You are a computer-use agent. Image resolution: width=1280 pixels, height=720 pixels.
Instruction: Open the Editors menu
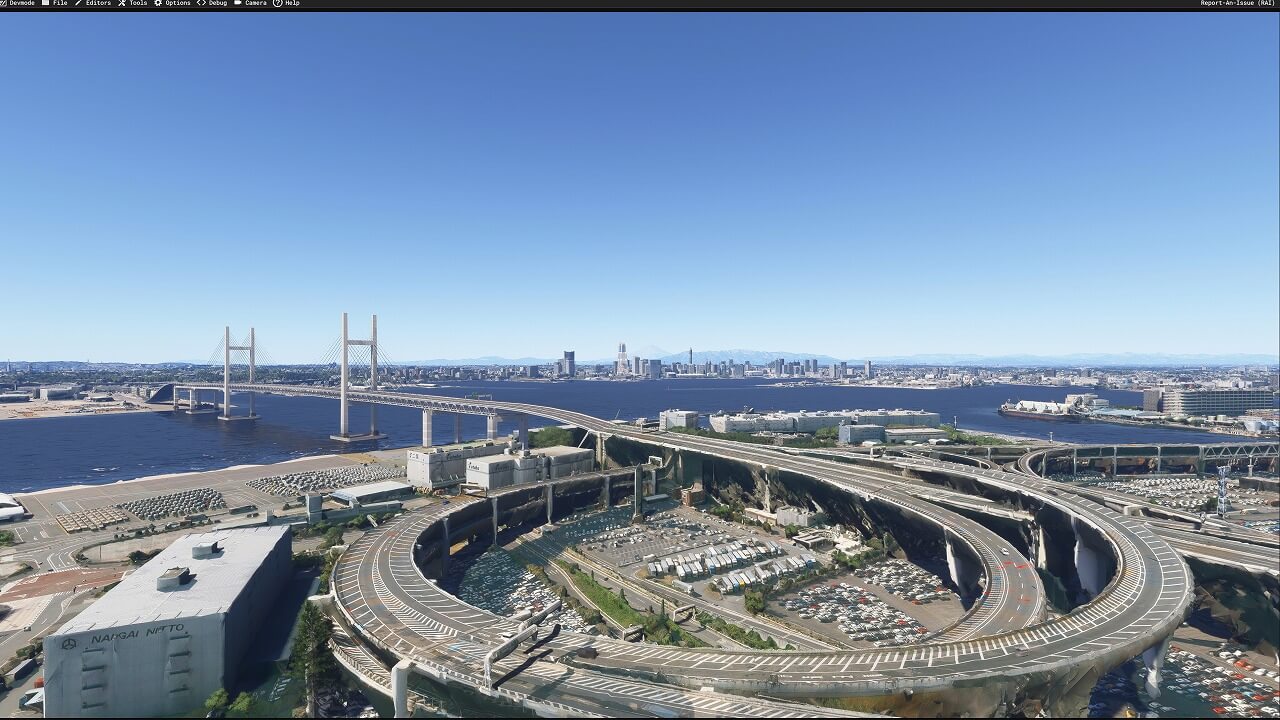94,3
